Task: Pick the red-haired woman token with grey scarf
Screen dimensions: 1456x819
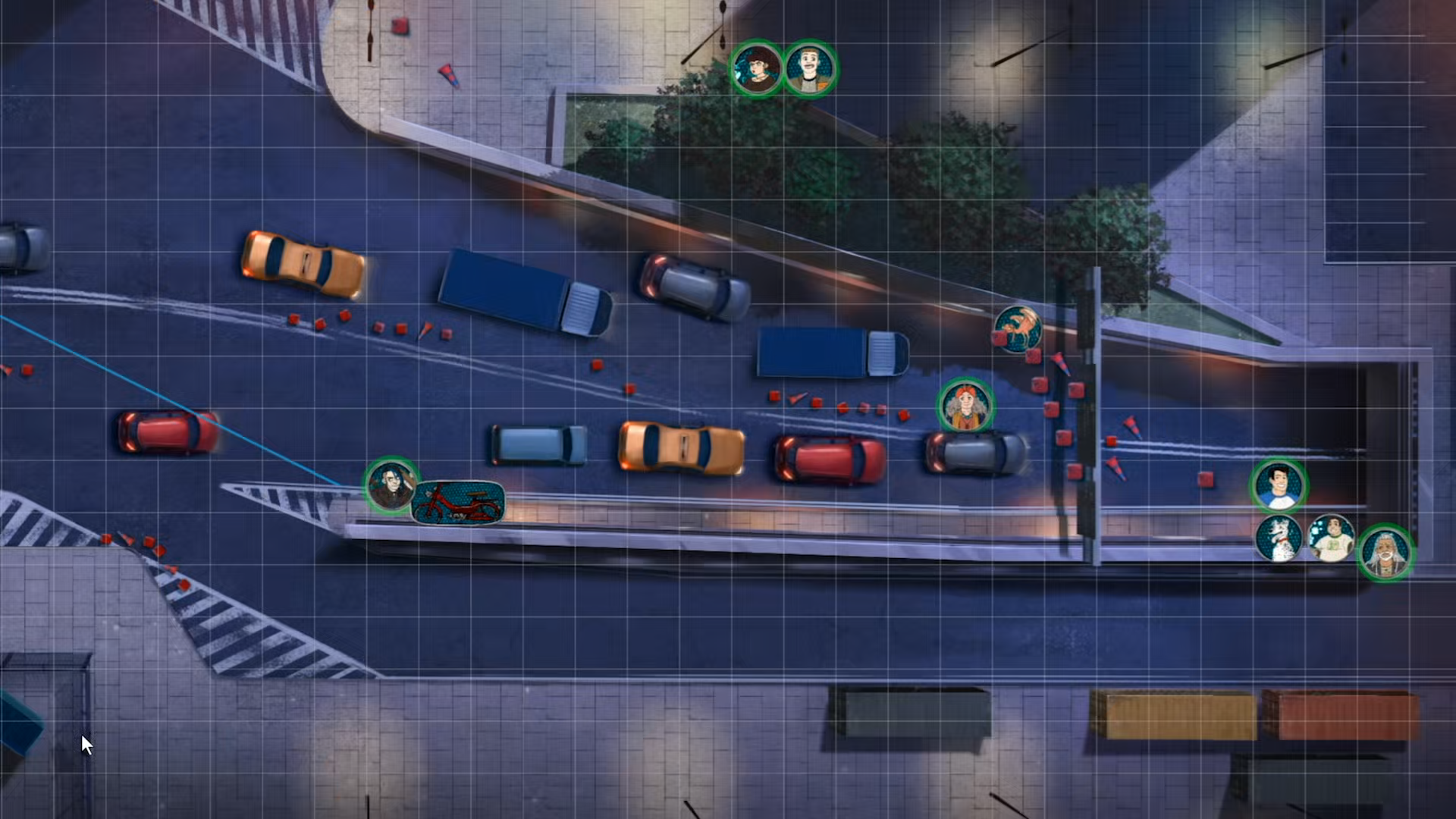Action: [965, 406]
